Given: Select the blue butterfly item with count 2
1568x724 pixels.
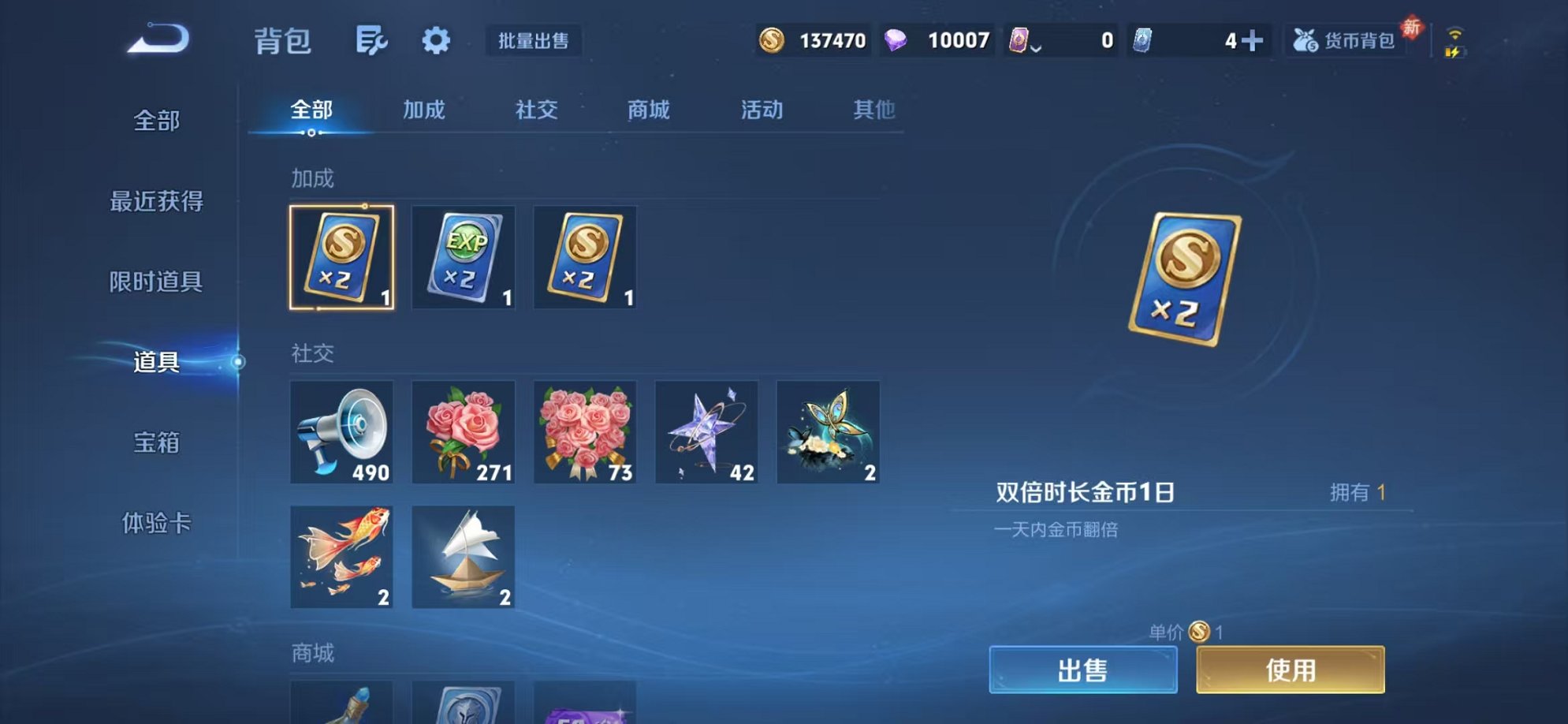Looking at the screenshot, I should click(828, 431).
